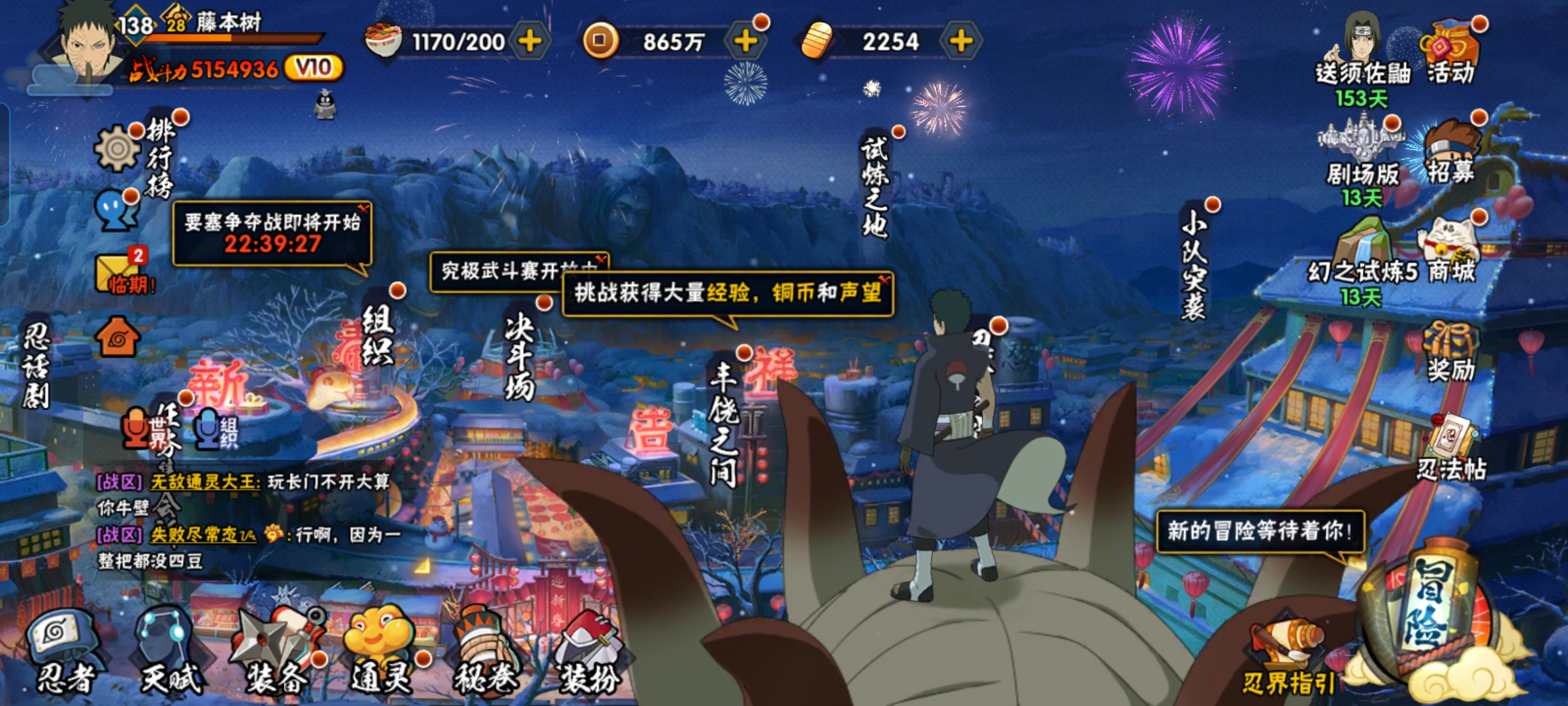Open the 活动 events panel
This screenshot has width=1568, height=706.
[x=1450, y=52]
